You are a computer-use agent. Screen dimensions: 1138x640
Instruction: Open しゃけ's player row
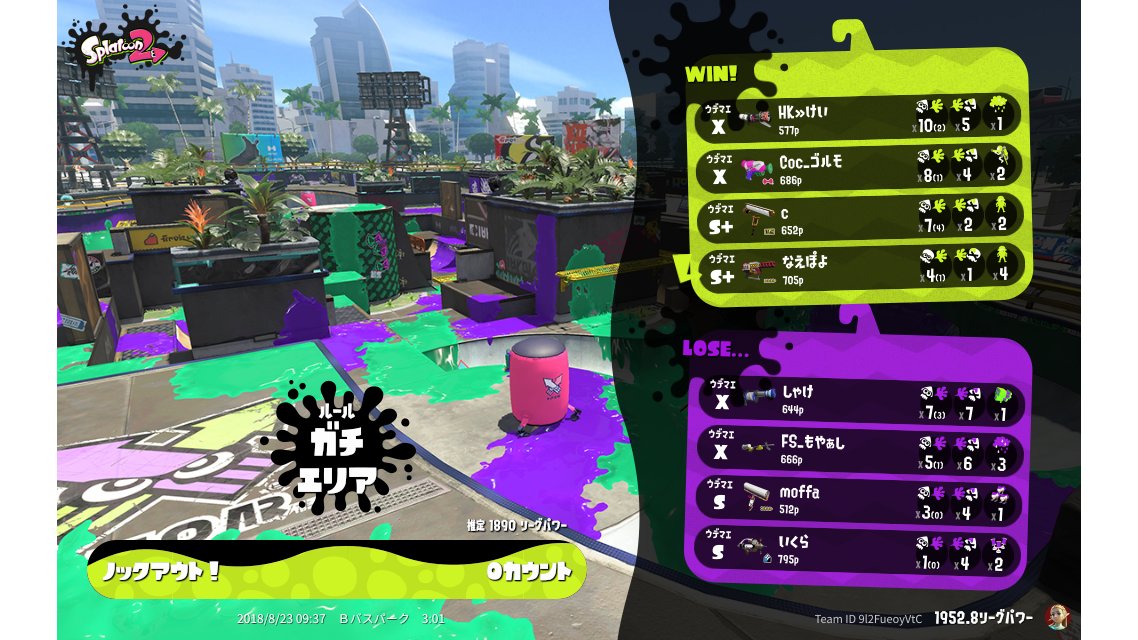tap(858, 400)
